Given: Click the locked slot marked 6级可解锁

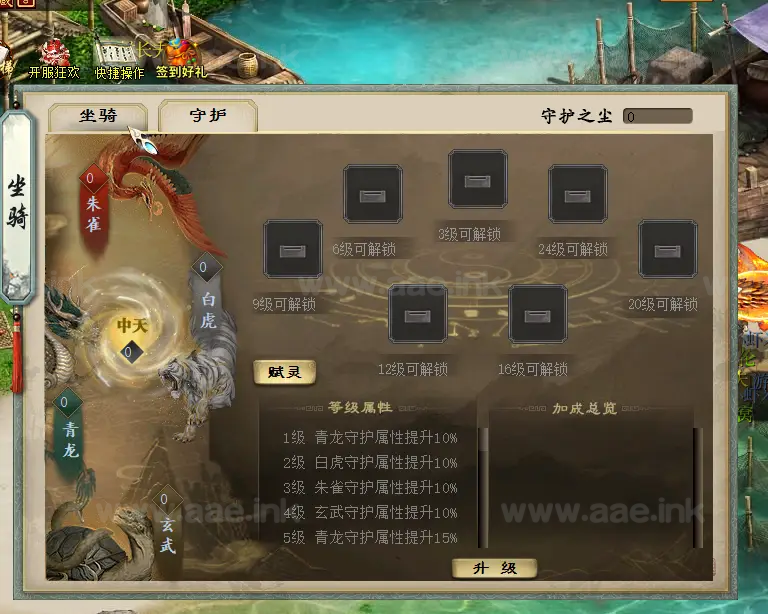Looking at the screenshot, I should [373, 194].
